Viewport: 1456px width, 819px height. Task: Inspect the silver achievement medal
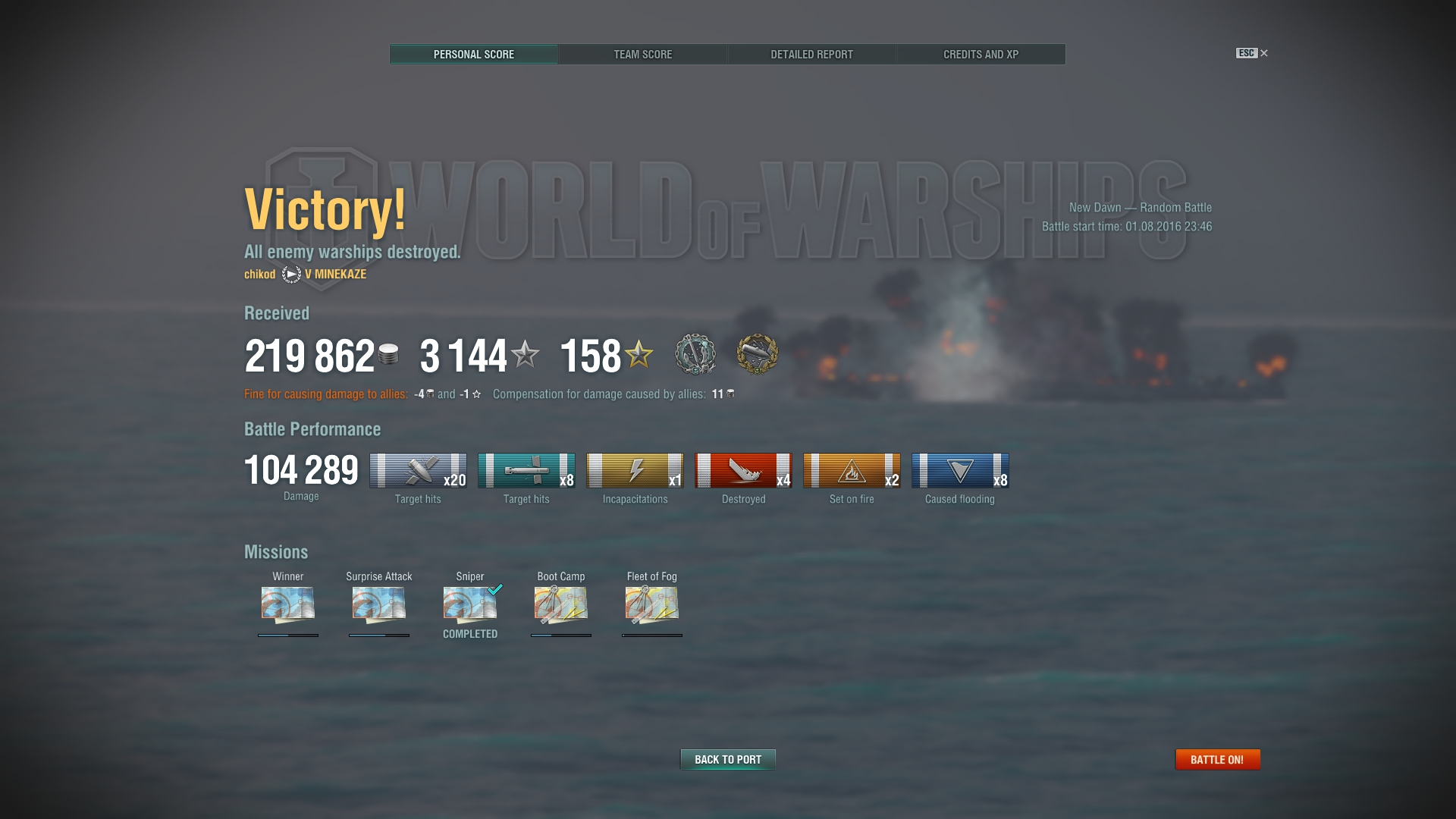pyautogui.click(x=695, y=354)
